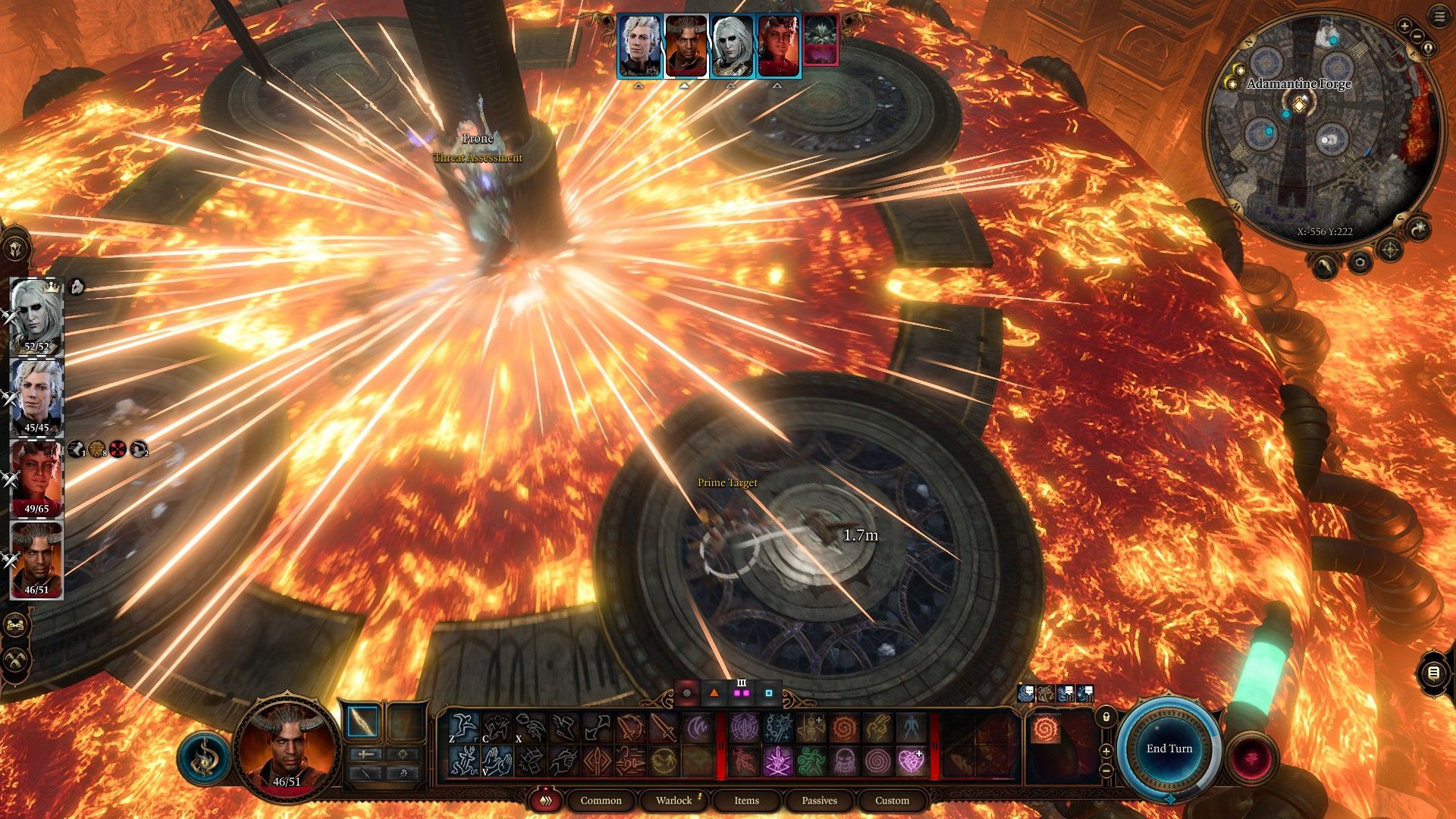The image size is (1456, 819).
Task: Show the Items hotbar tab
Action: 746,800
